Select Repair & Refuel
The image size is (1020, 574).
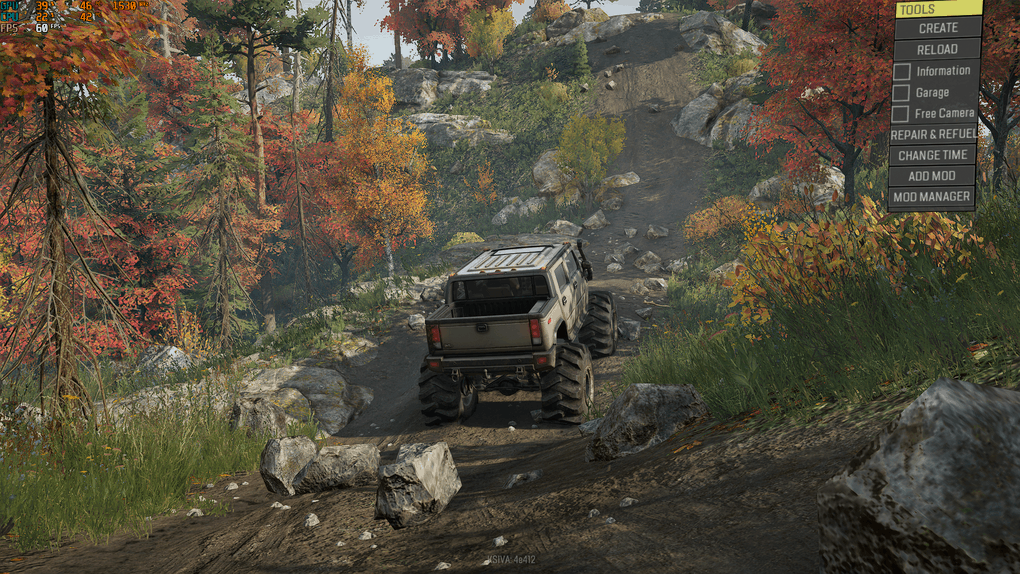coord(932,134)
